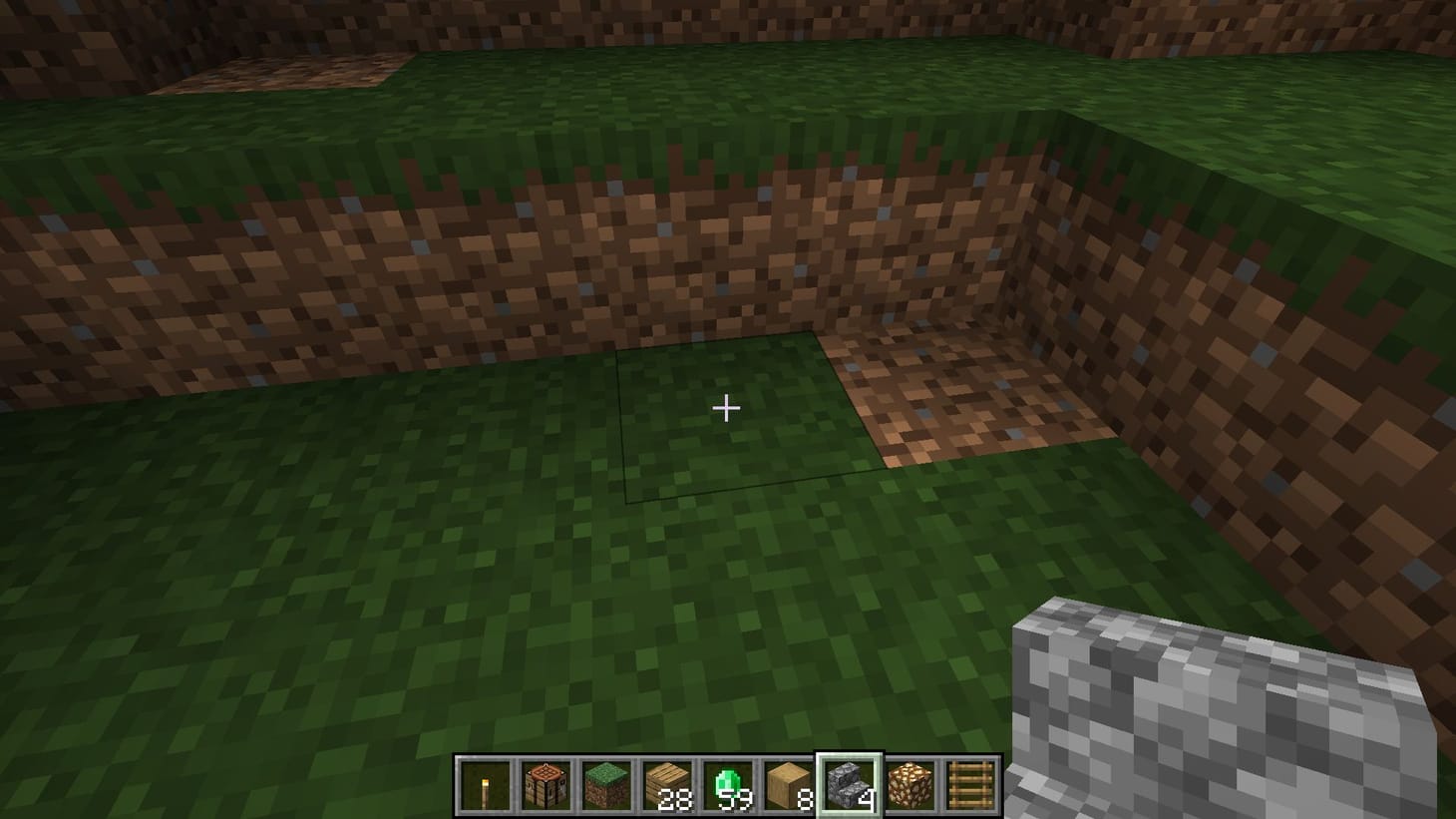Select the torch in the first hotbar slot

point(483,784)
